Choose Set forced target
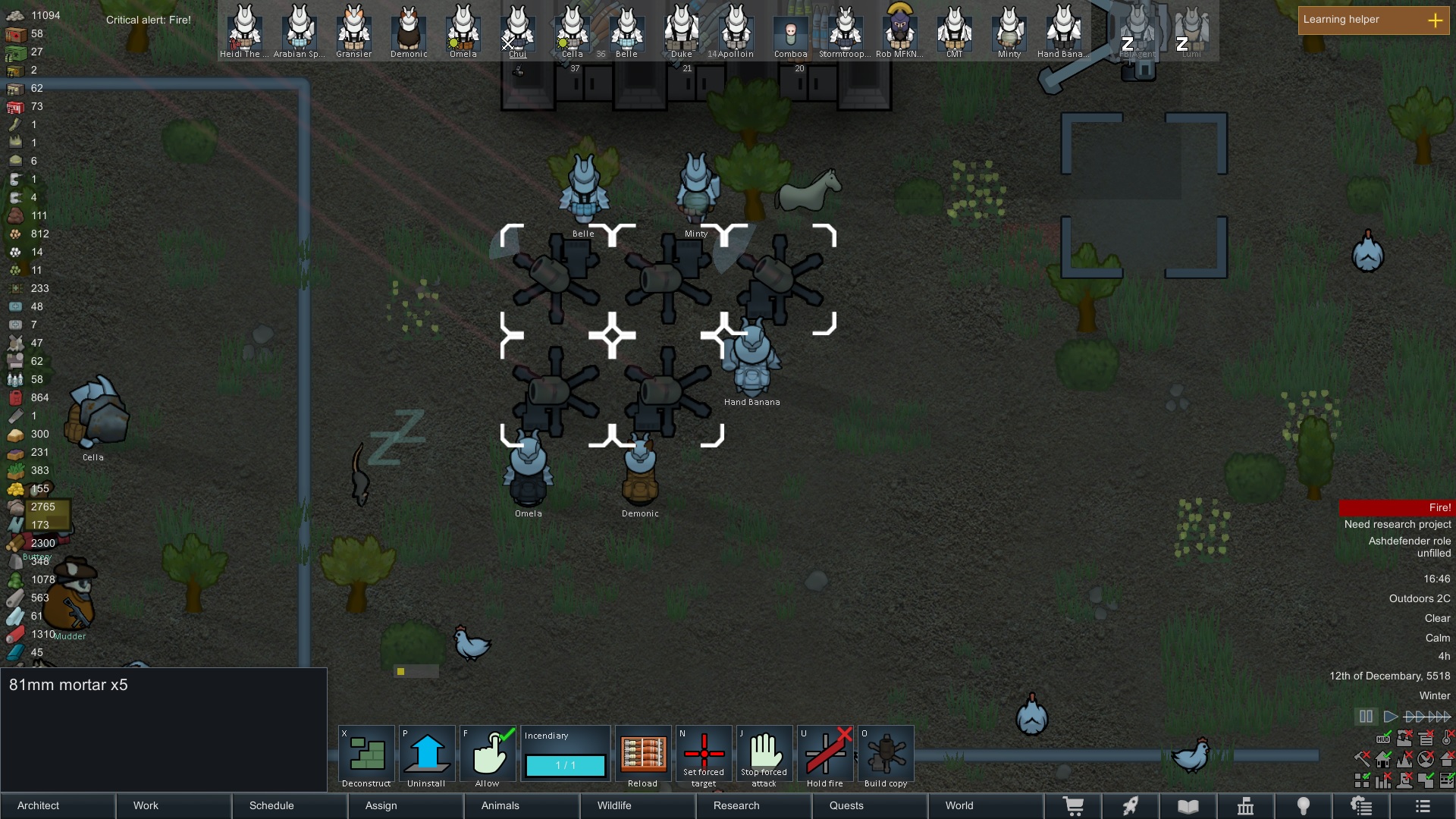Viewport: 1456px width, 819px height. [704, 755]
